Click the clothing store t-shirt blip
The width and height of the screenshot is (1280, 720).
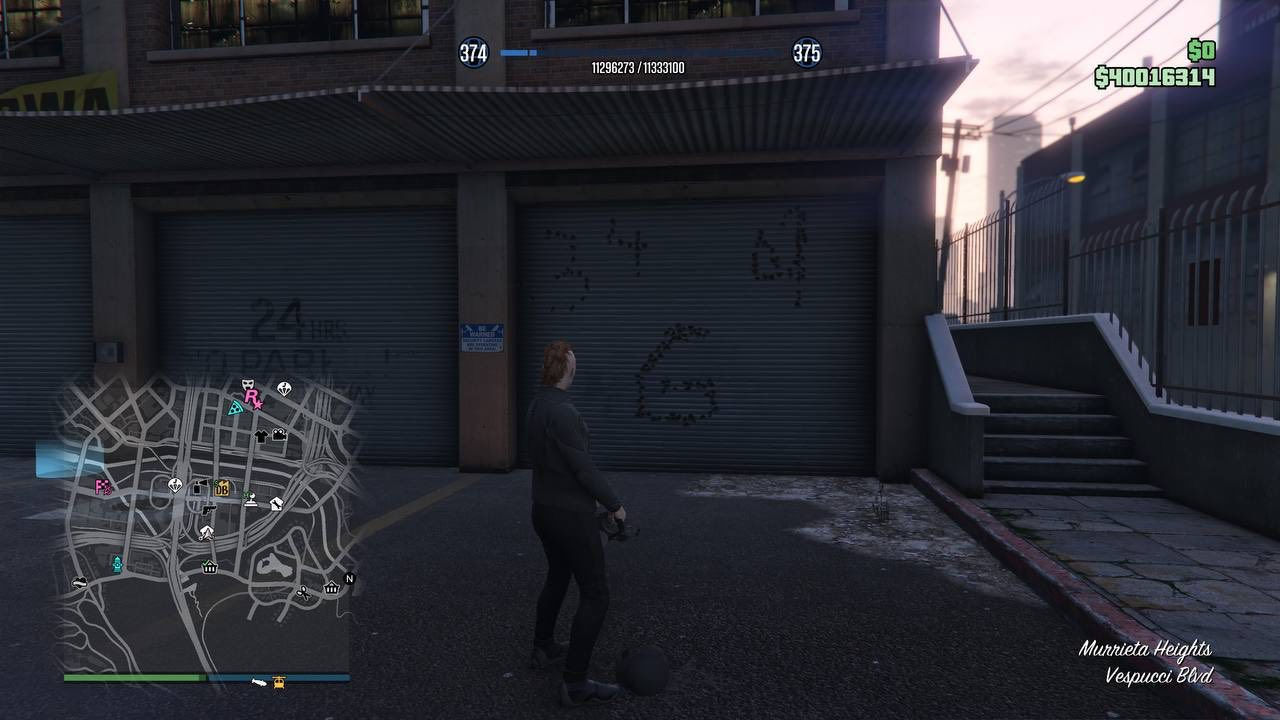263,436
